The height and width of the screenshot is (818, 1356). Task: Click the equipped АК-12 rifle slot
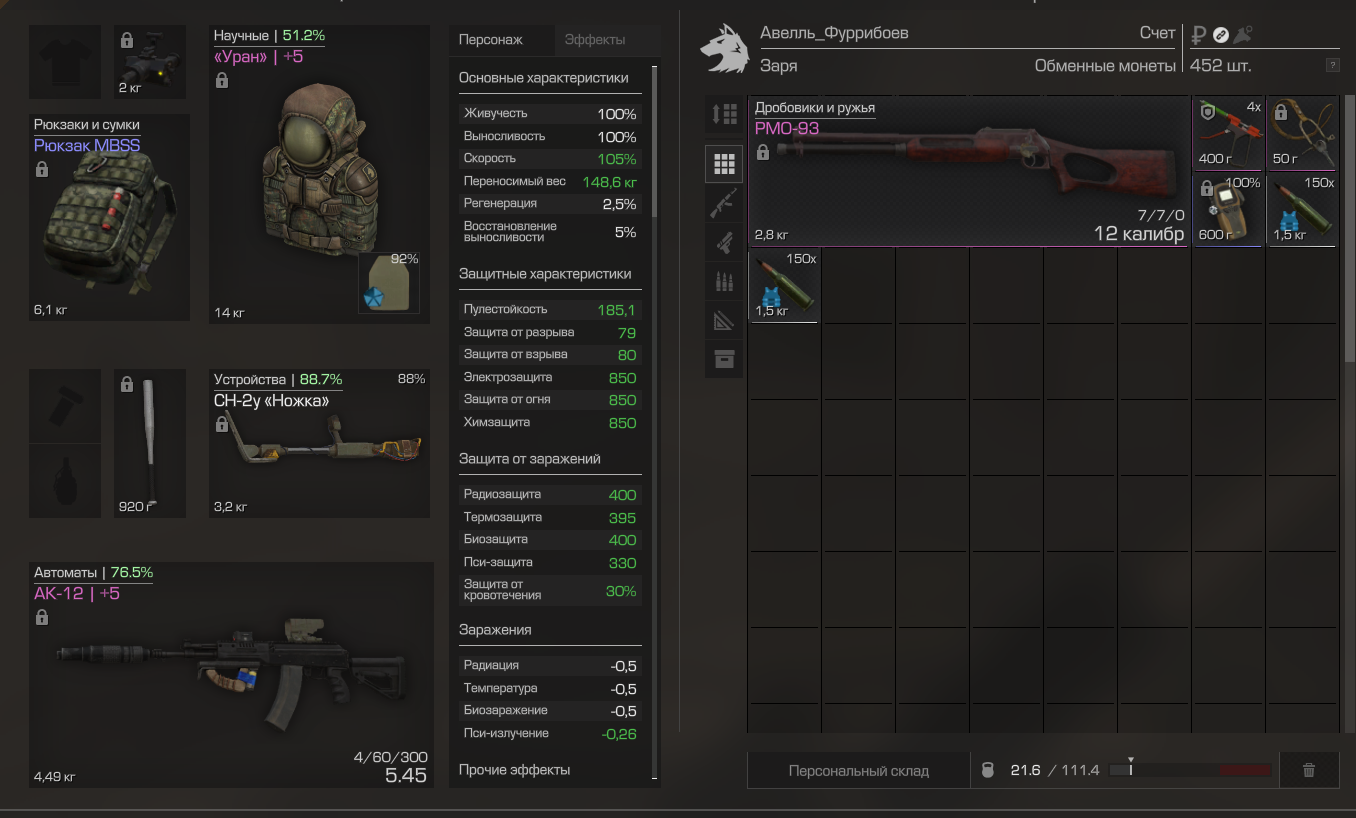[231, 675]
